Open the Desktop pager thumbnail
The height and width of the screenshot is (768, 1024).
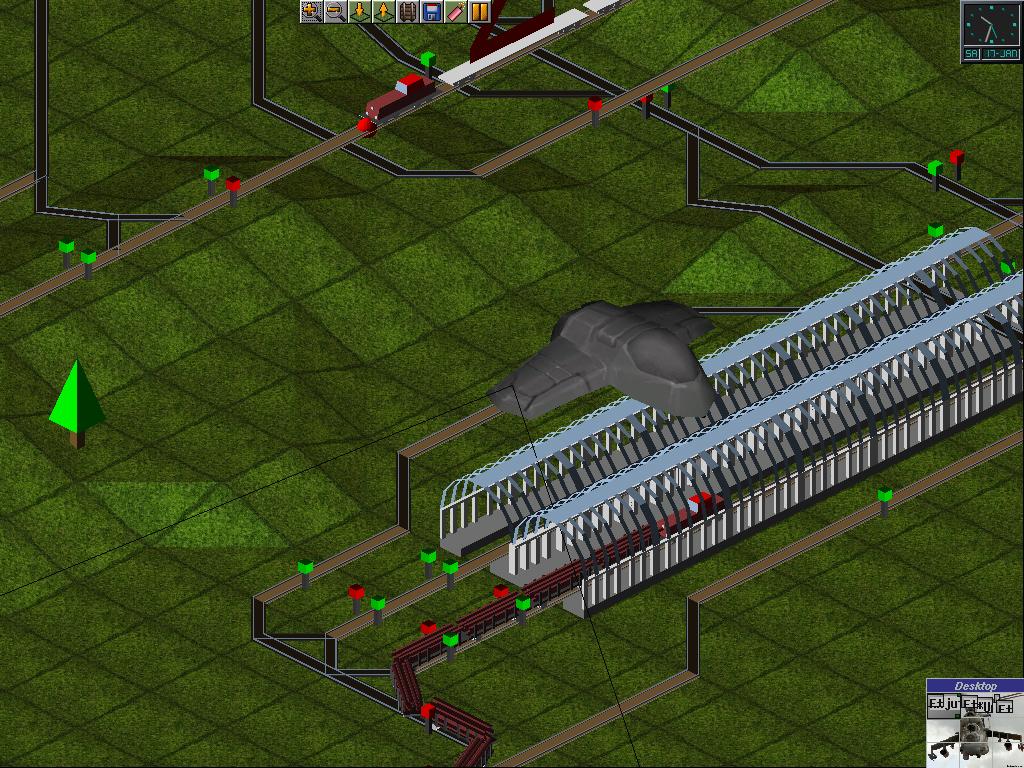coord(974,723)
